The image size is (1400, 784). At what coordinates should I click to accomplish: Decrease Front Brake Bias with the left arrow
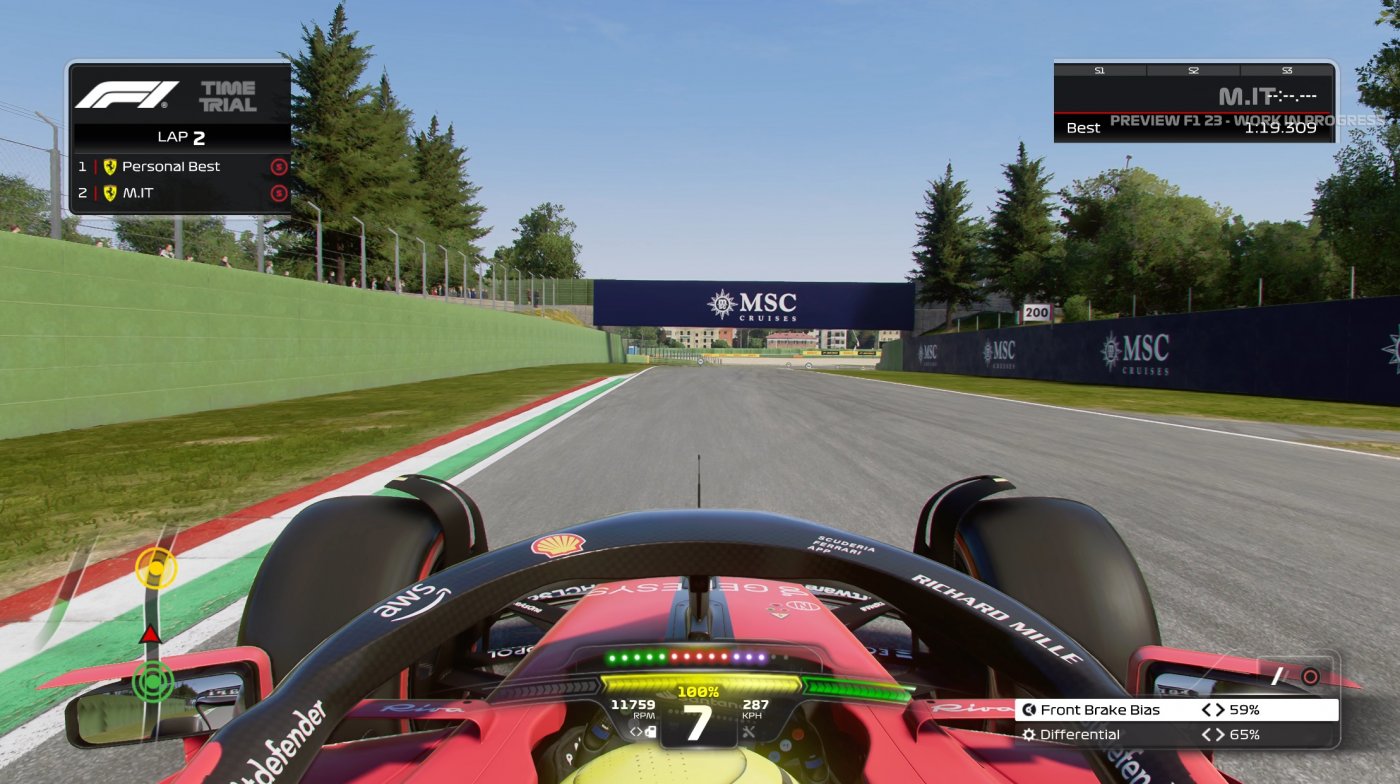click(x=1207, y=709)
